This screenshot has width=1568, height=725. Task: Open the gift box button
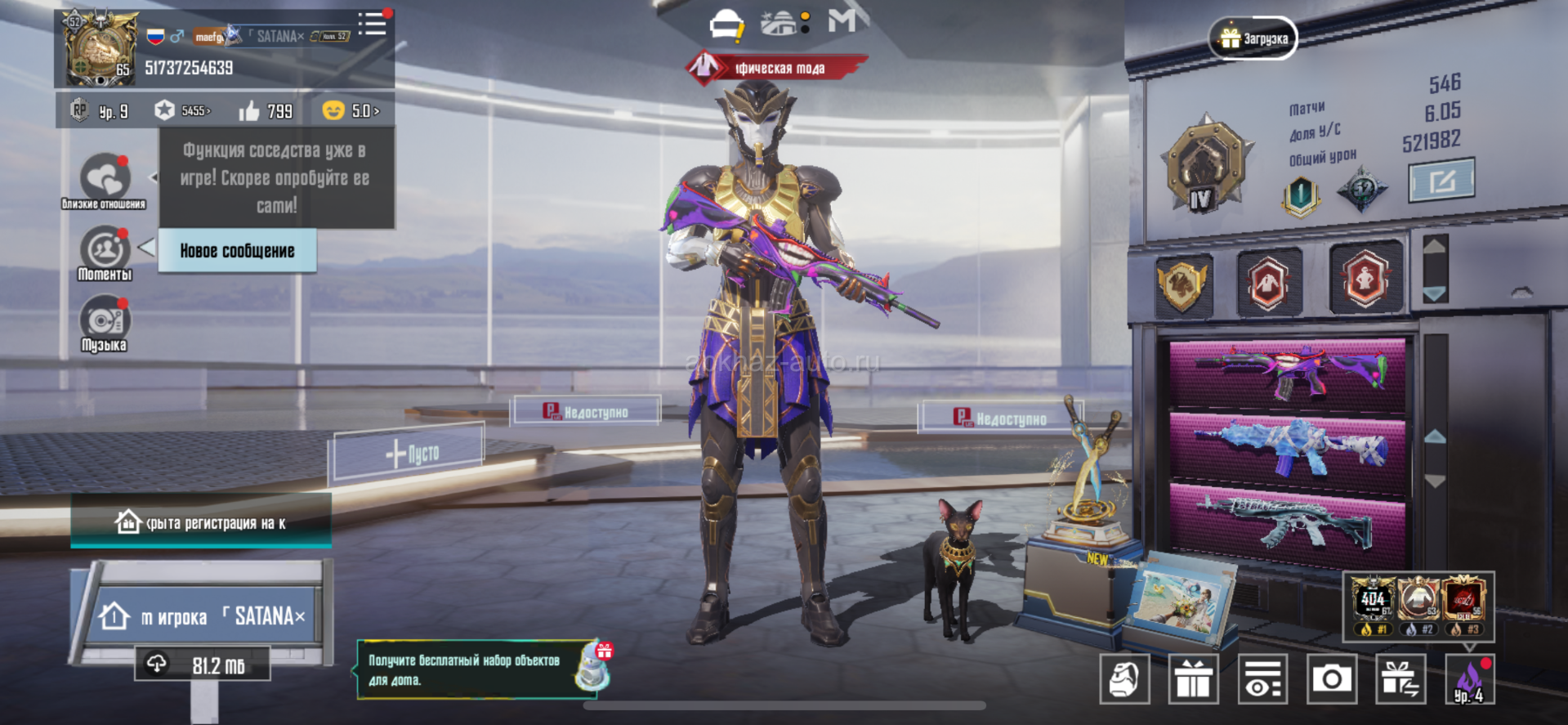[1193, 678]
